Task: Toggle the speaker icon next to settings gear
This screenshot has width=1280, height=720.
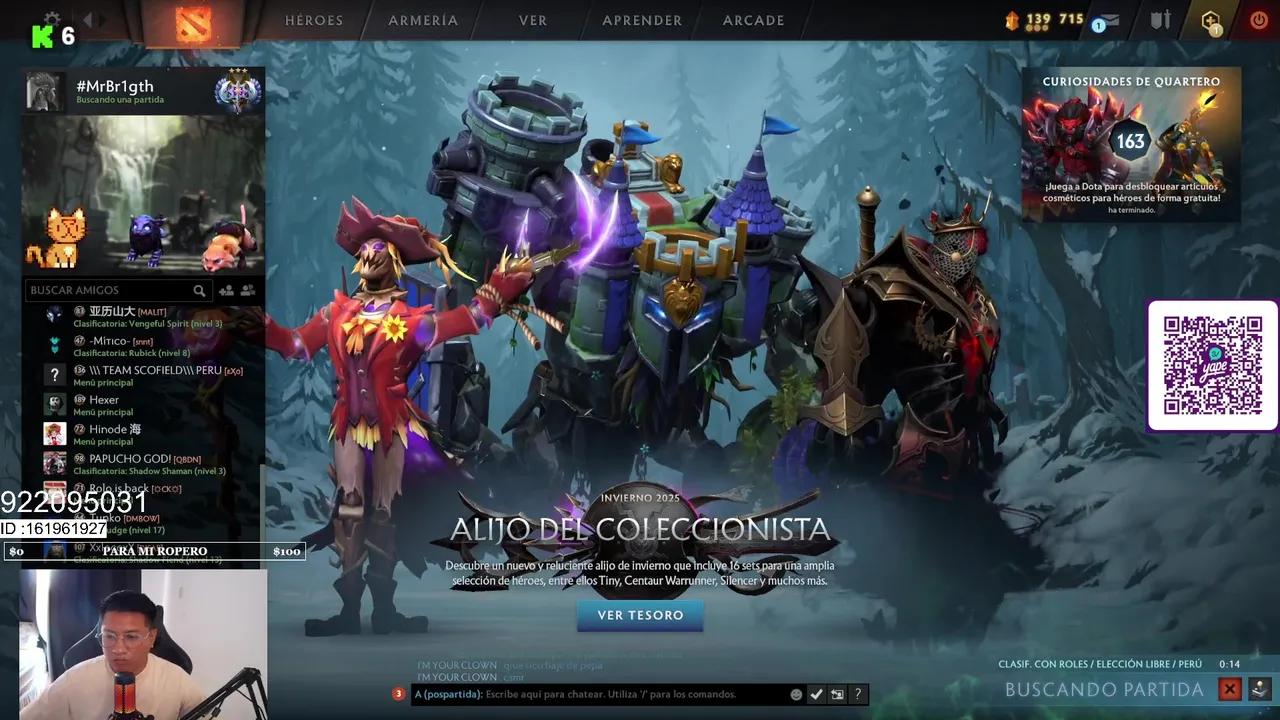Action: click(x=89, y=18)
